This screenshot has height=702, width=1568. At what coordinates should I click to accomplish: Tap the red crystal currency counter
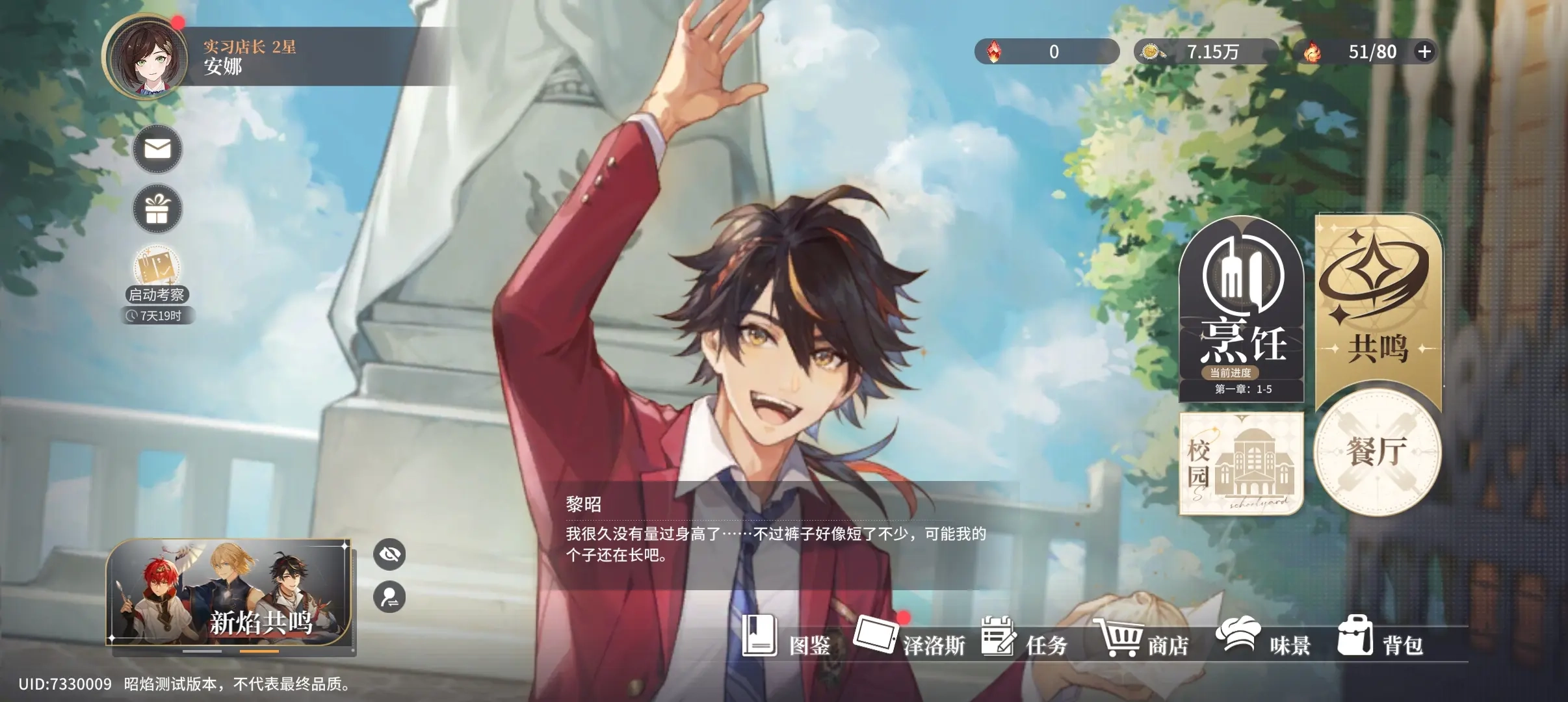(x=1046, y=52)
